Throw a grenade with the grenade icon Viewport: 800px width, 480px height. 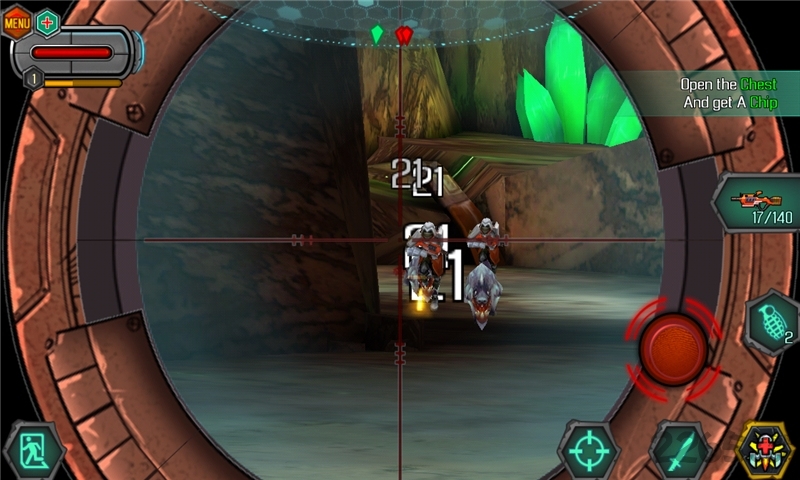[773, 324]
